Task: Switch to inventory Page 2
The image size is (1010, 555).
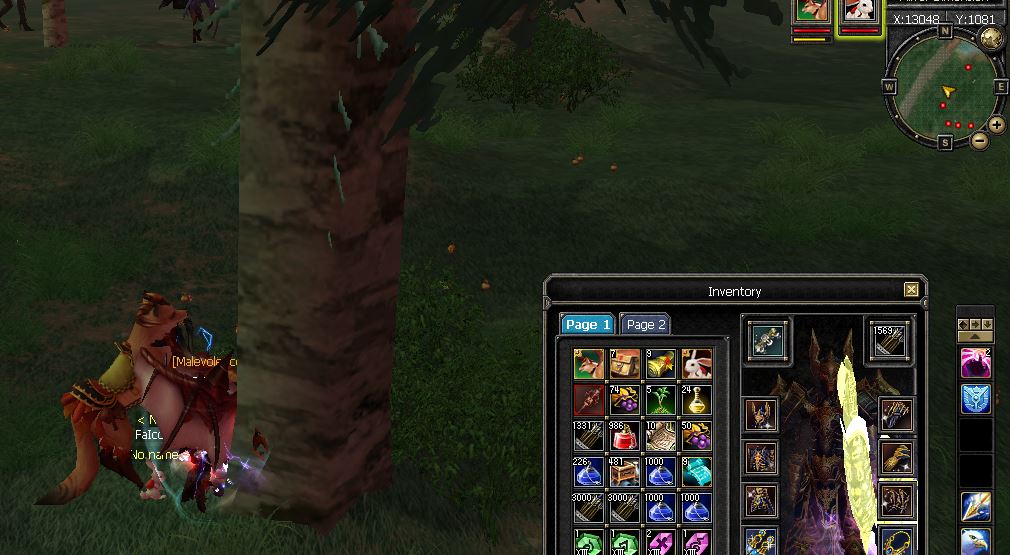Action: 645,324
